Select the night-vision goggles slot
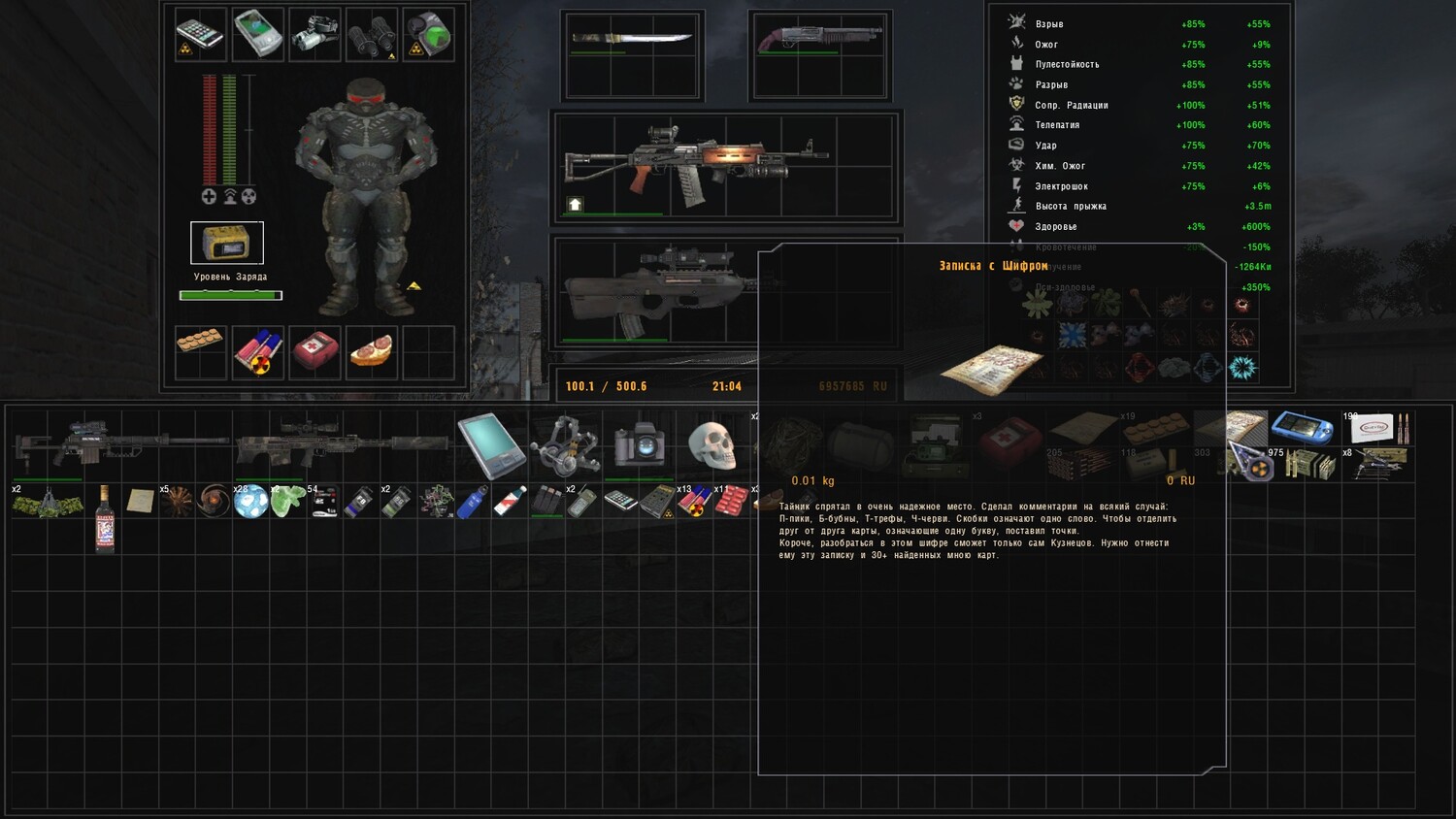1456x819 pixels. coord(314,34)
